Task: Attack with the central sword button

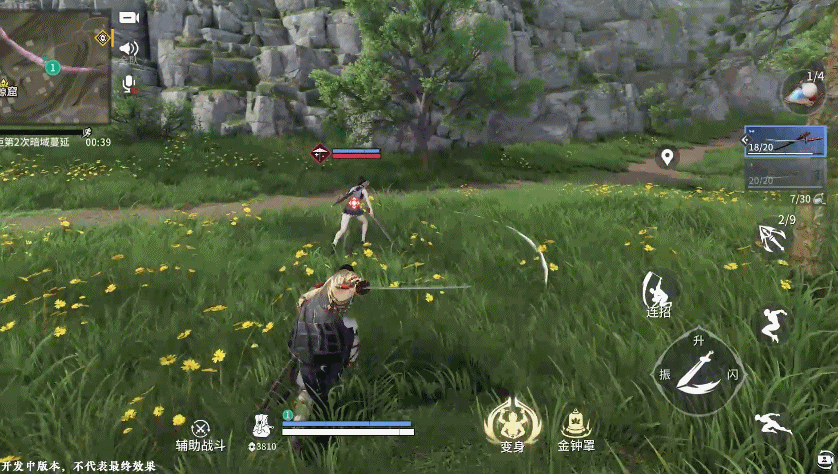Action: pyautogui.click(x=698, y=372)
